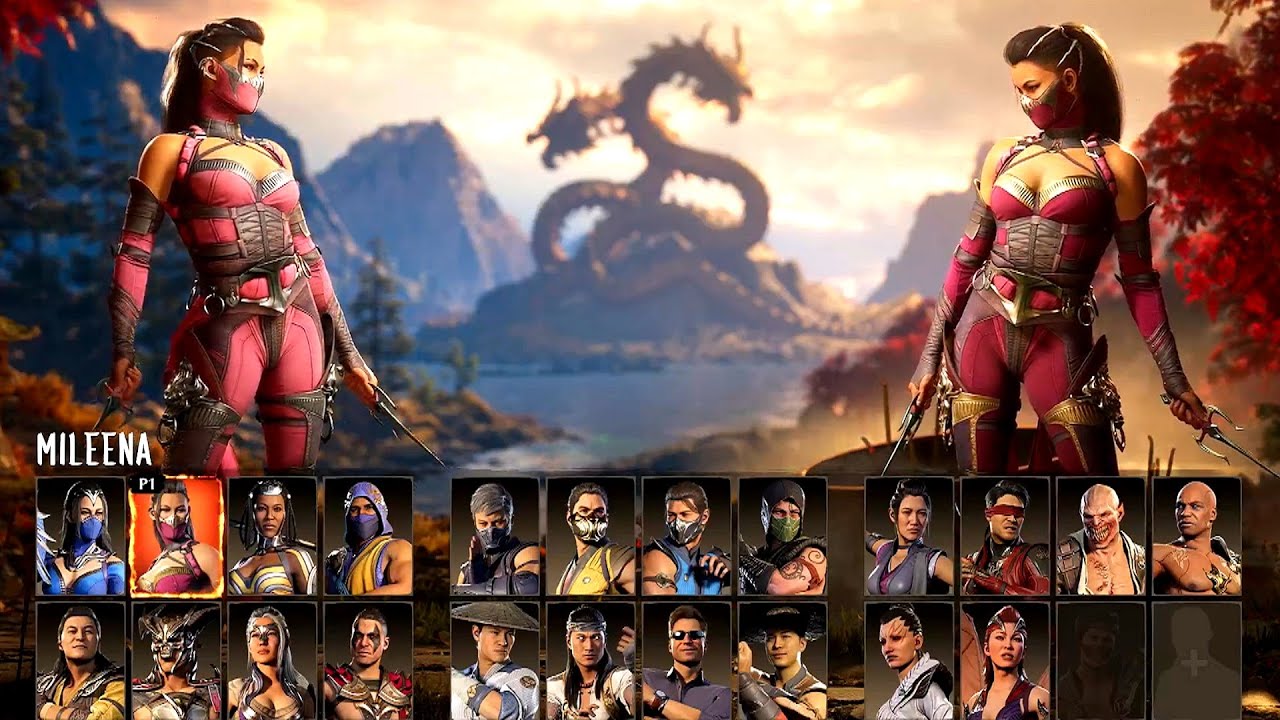Select Kitana with the blue mask
Image resolution: width=1280 pixels, height=720 pixels.
(x=81, y=537)
